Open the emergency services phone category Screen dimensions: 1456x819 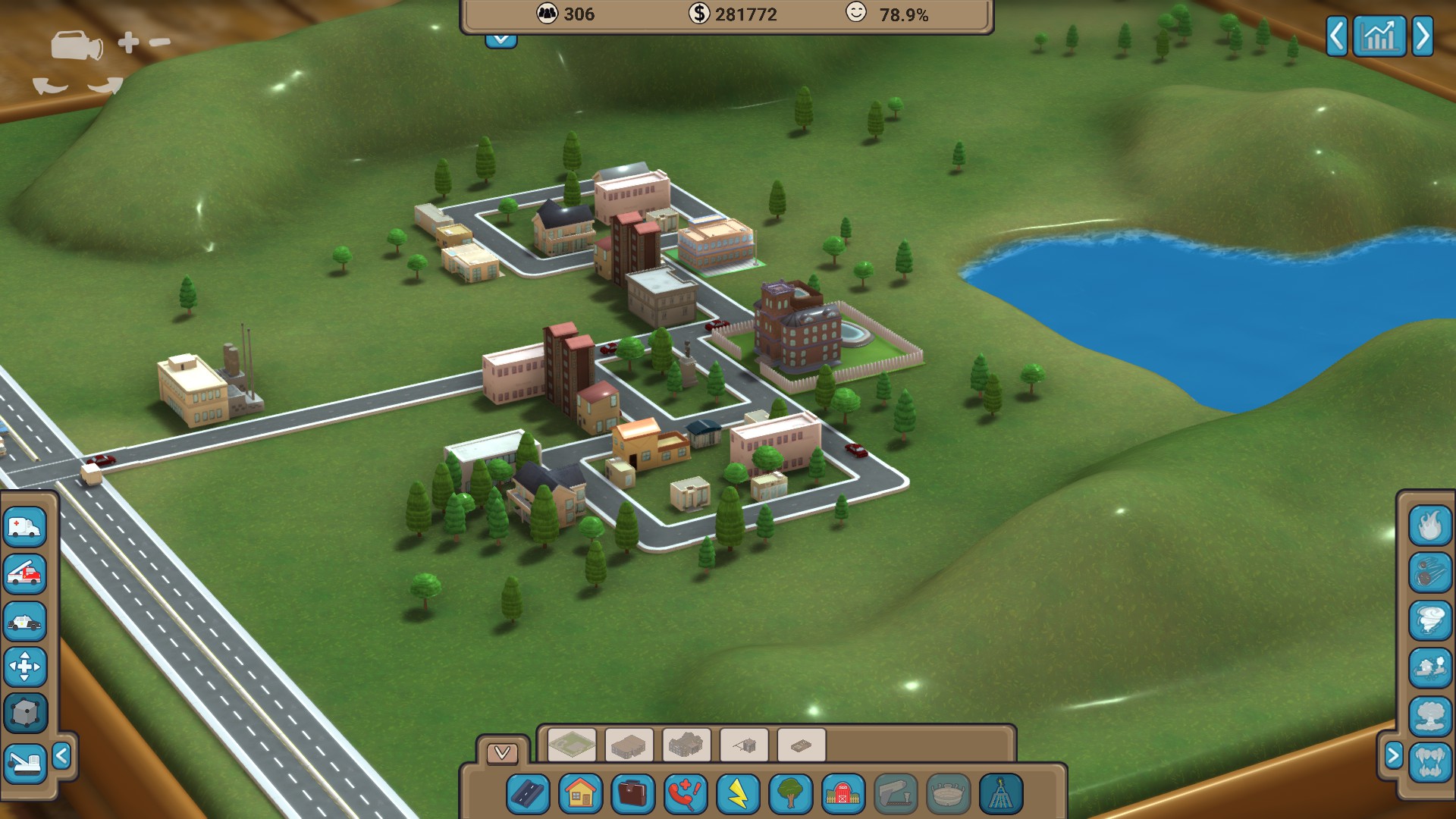pos(685,795)
